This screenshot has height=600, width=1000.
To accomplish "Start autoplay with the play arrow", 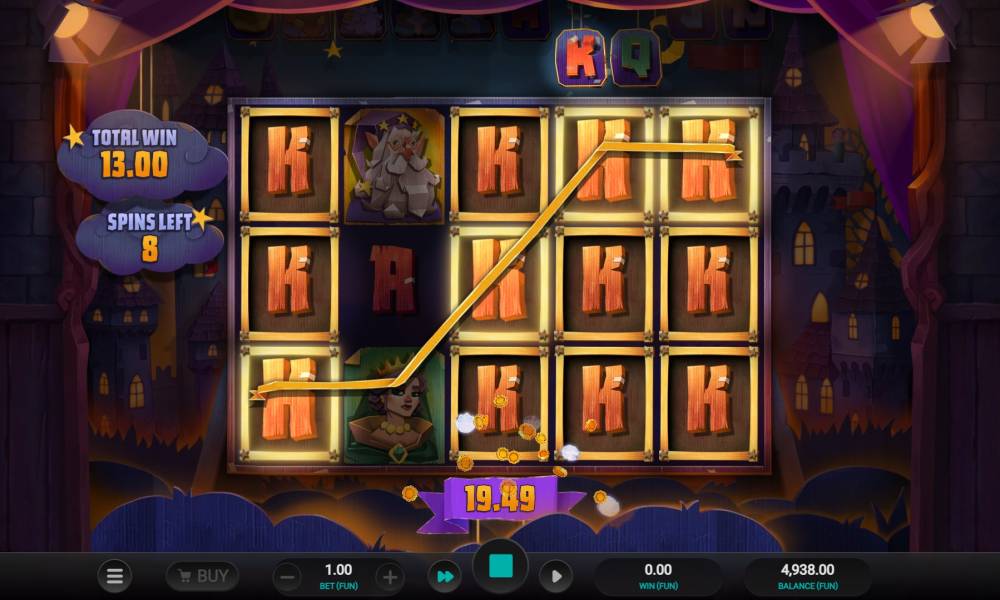I will [x=555, y=577].
